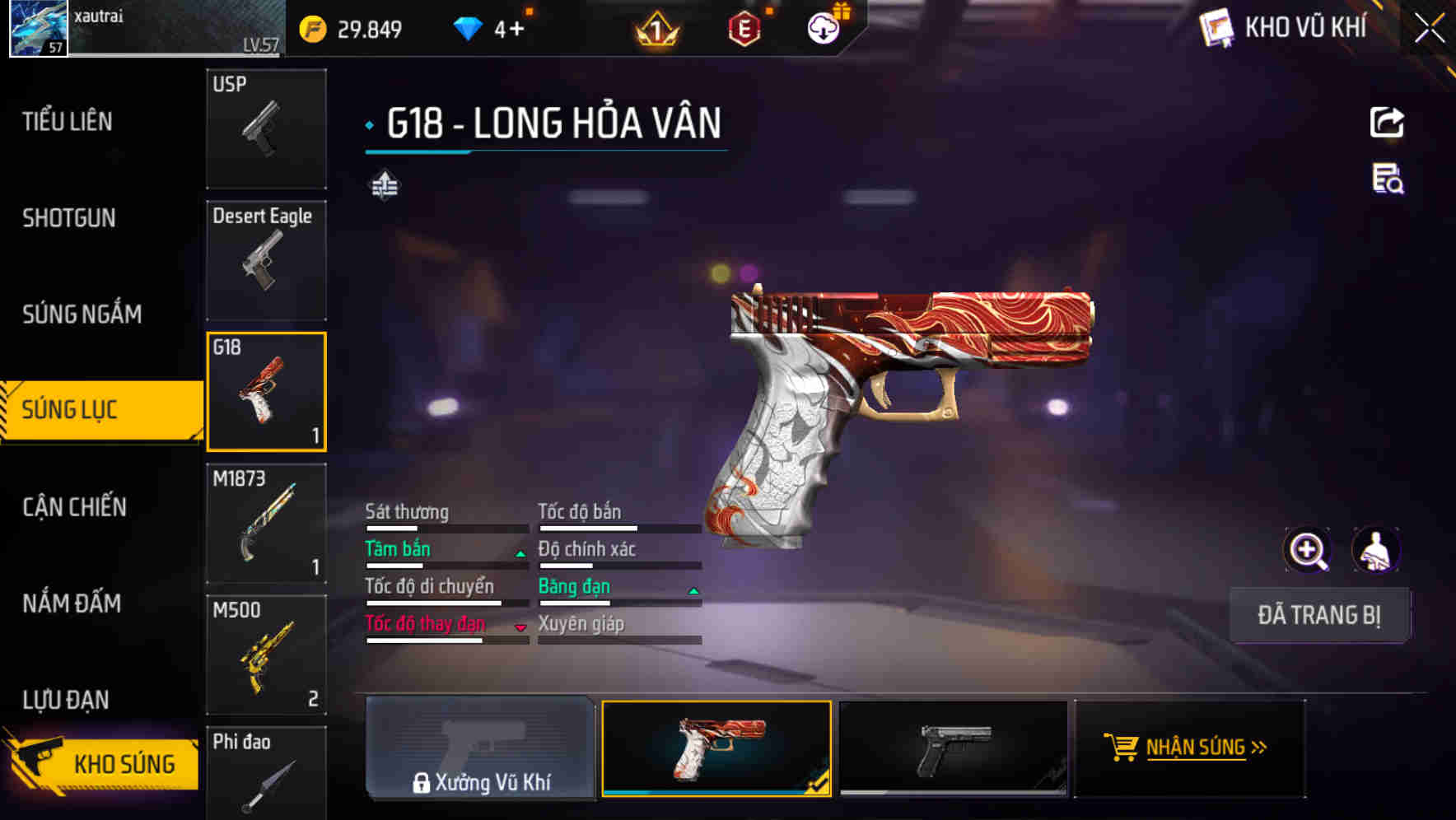Select the USP pistol slot
The width and height of the screenshot is (1456, 820).
[266, 128]
